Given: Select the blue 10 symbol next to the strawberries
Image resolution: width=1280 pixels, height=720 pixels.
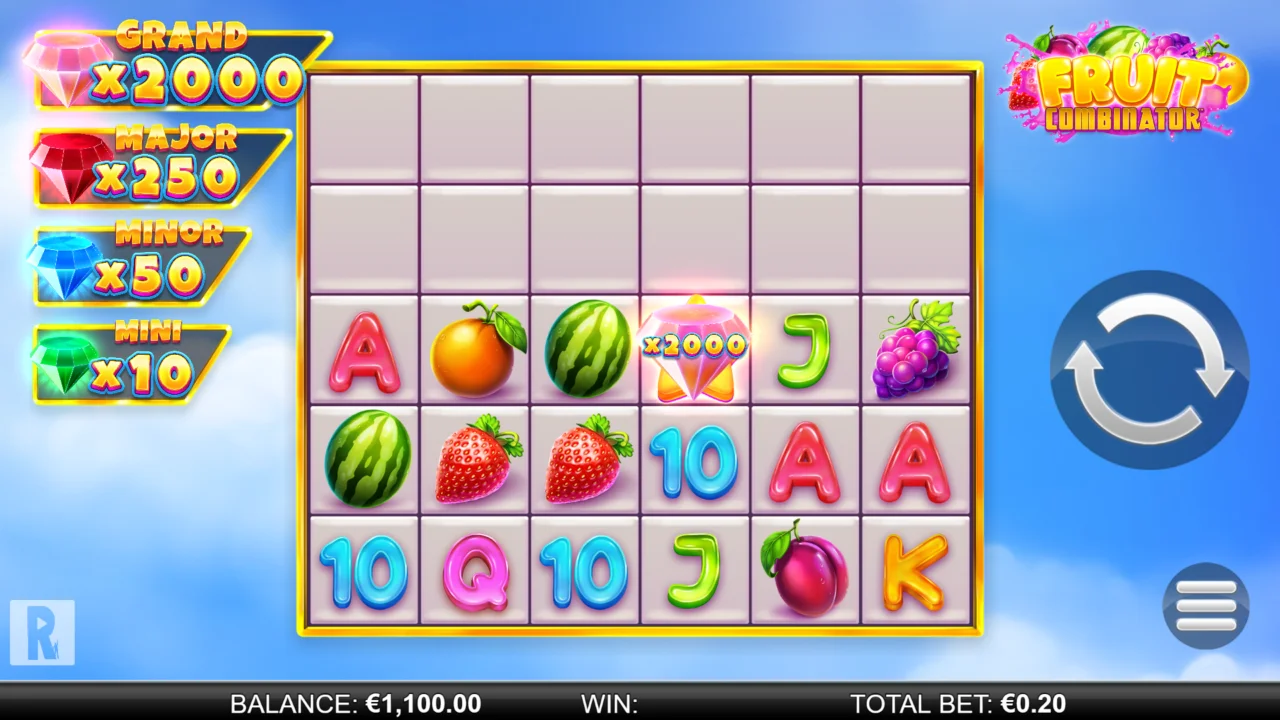Looking at the screenshot, I should pyautogui.click(x=693, y=460).
